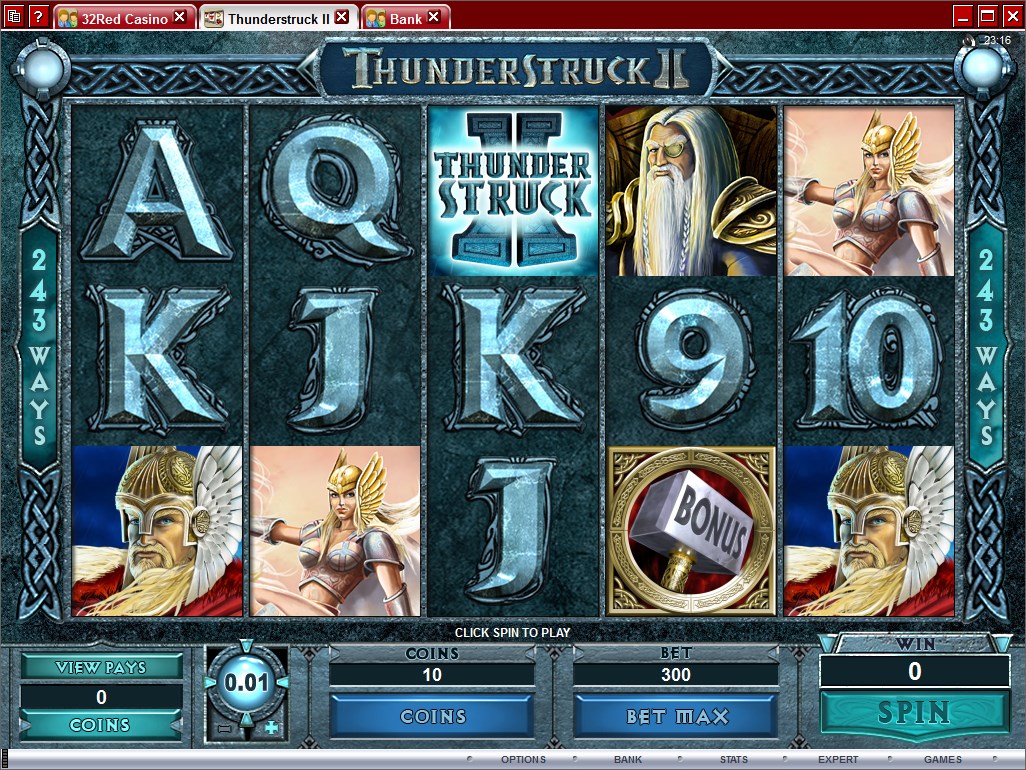Close the casino window

click(x=1010, y=16)
